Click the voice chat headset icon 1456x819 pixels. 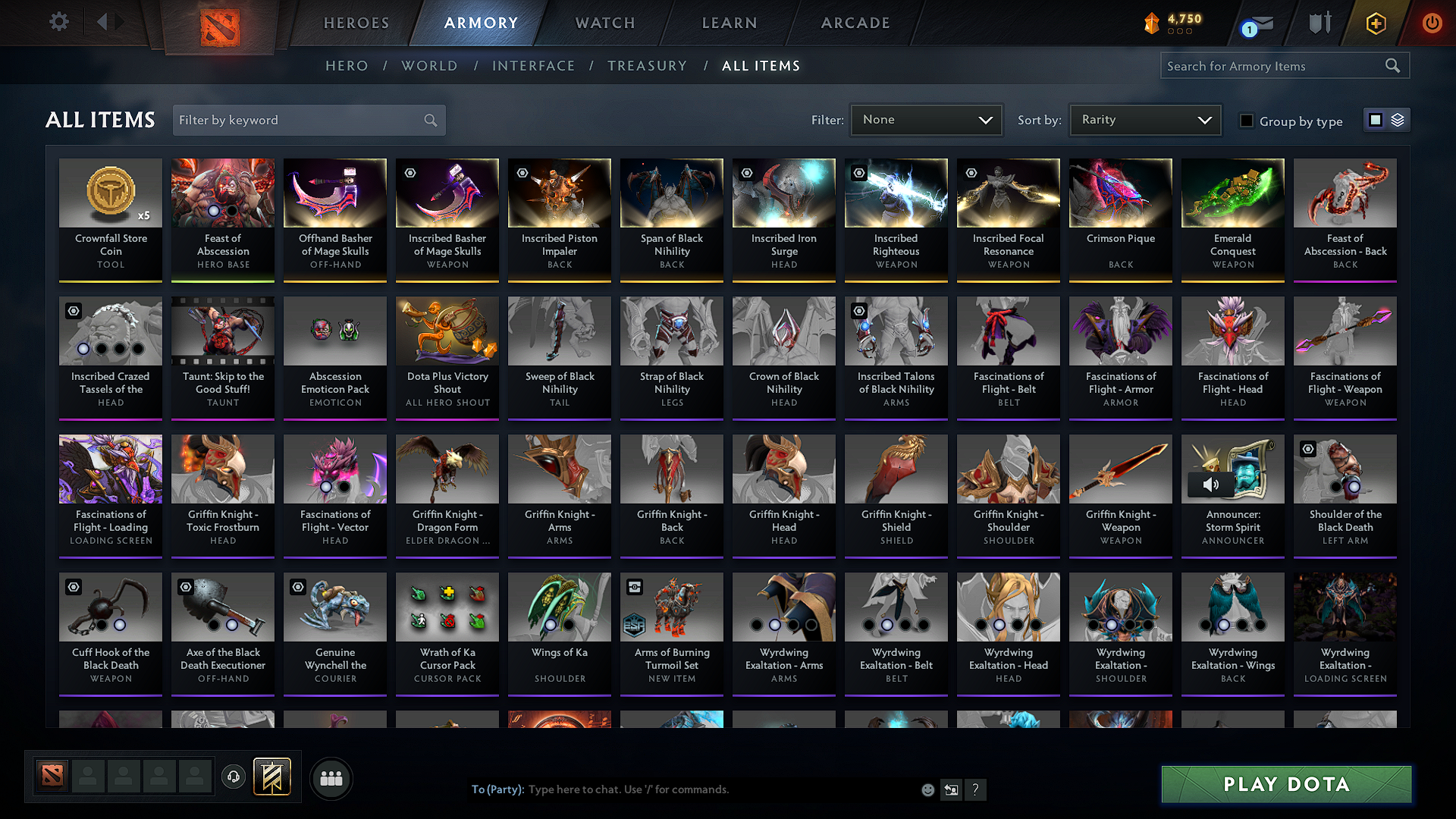point(233,777)
